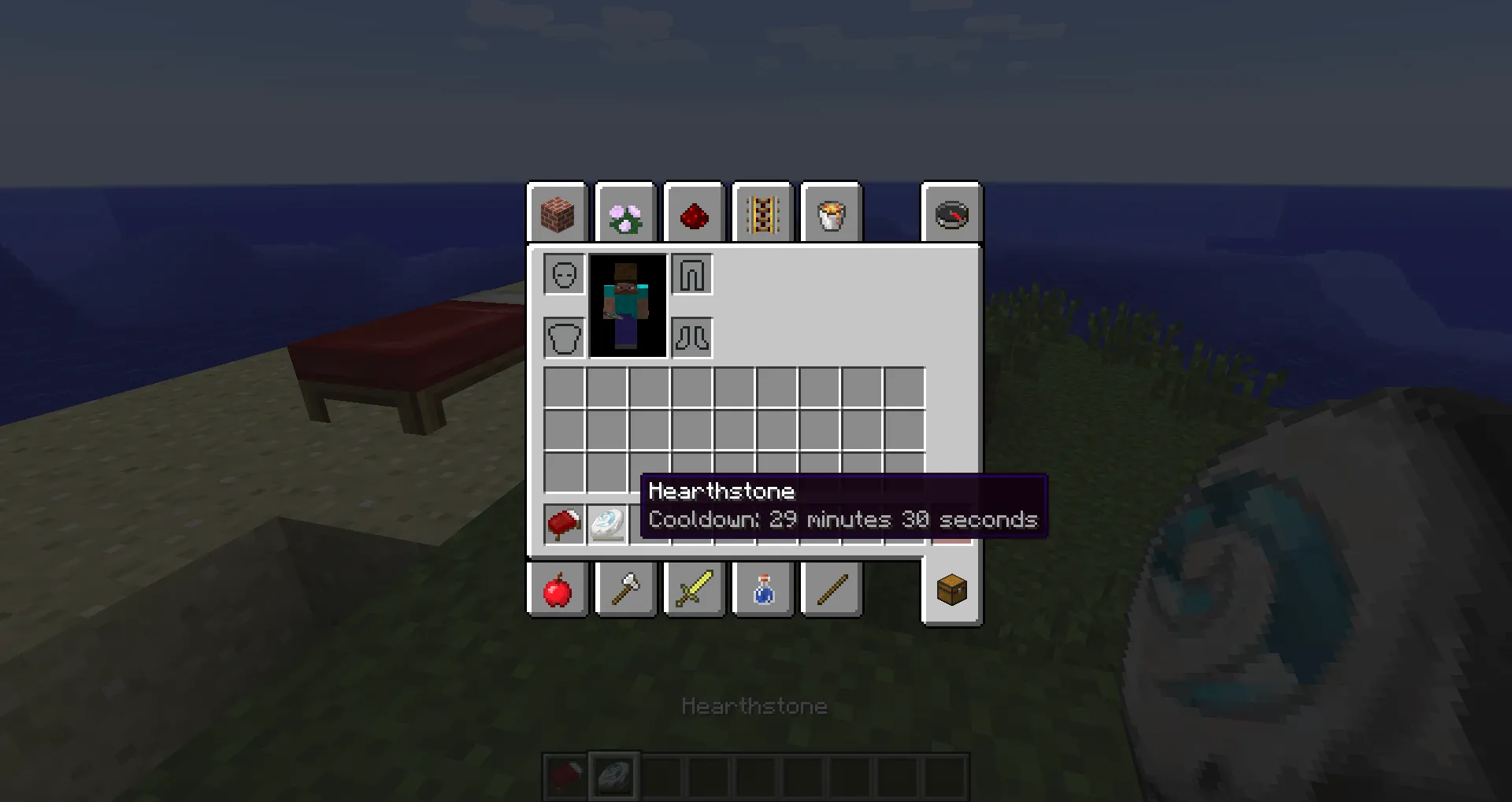Open the Miscellaneous lava bucket icon

[x=830, y=213]
